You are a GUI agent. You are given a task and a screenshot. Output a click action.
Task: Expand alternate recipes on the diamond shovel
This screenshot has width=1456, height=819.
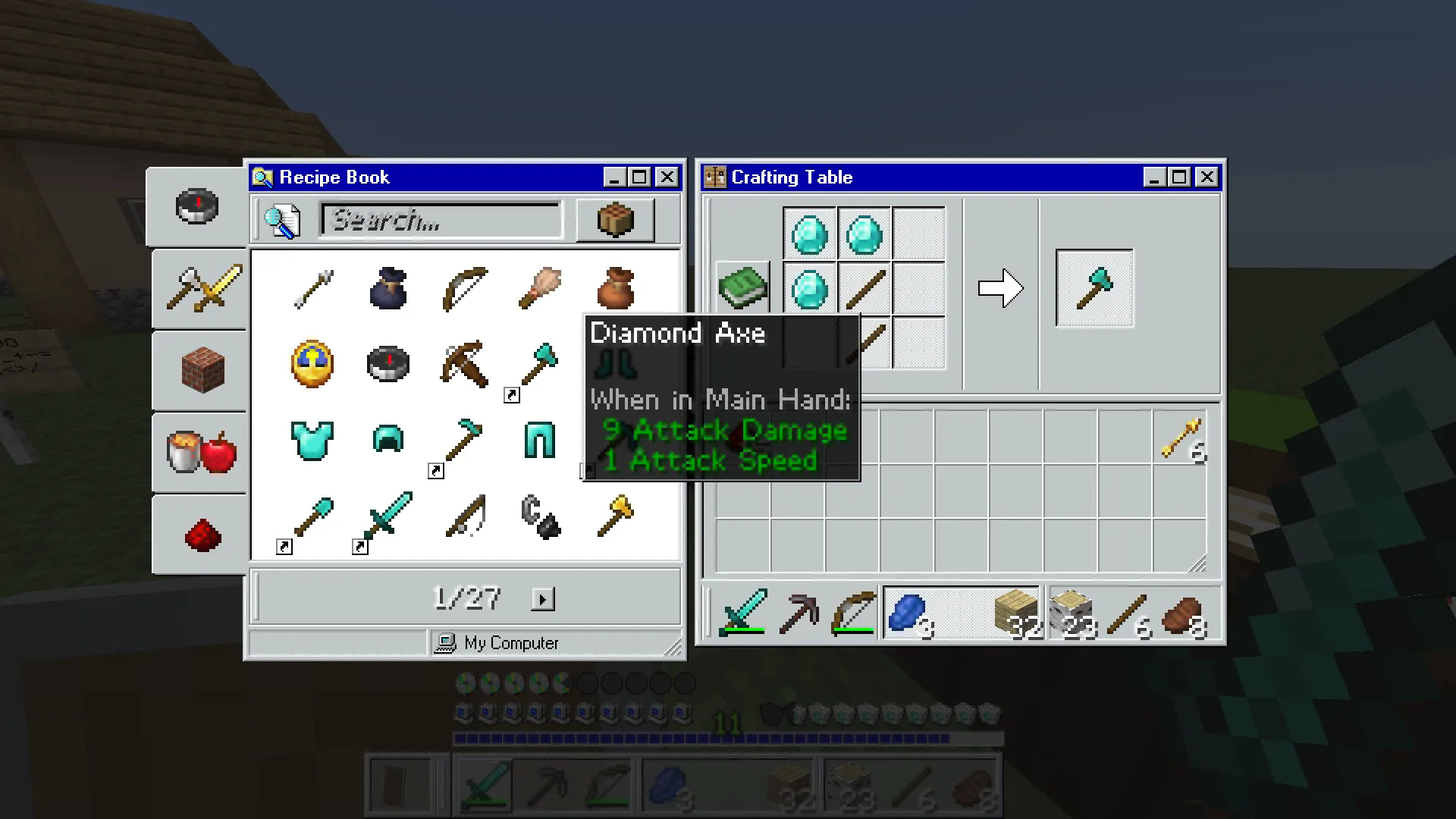coord(284,547)
